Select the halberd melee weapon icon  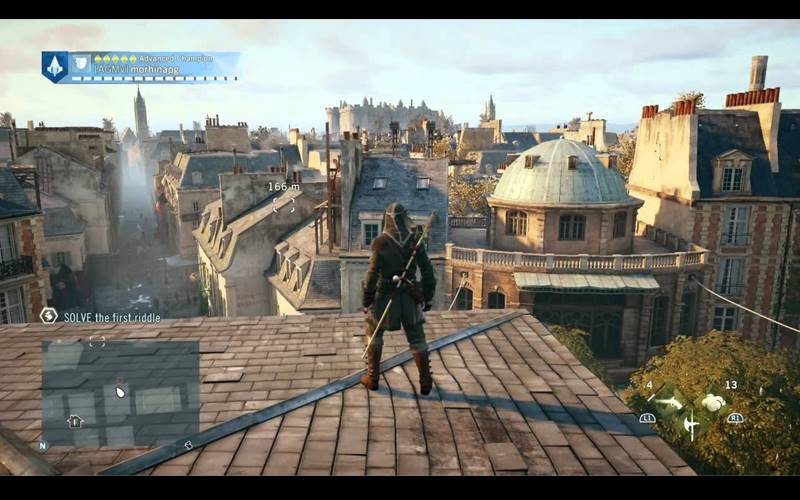[691, 425]
